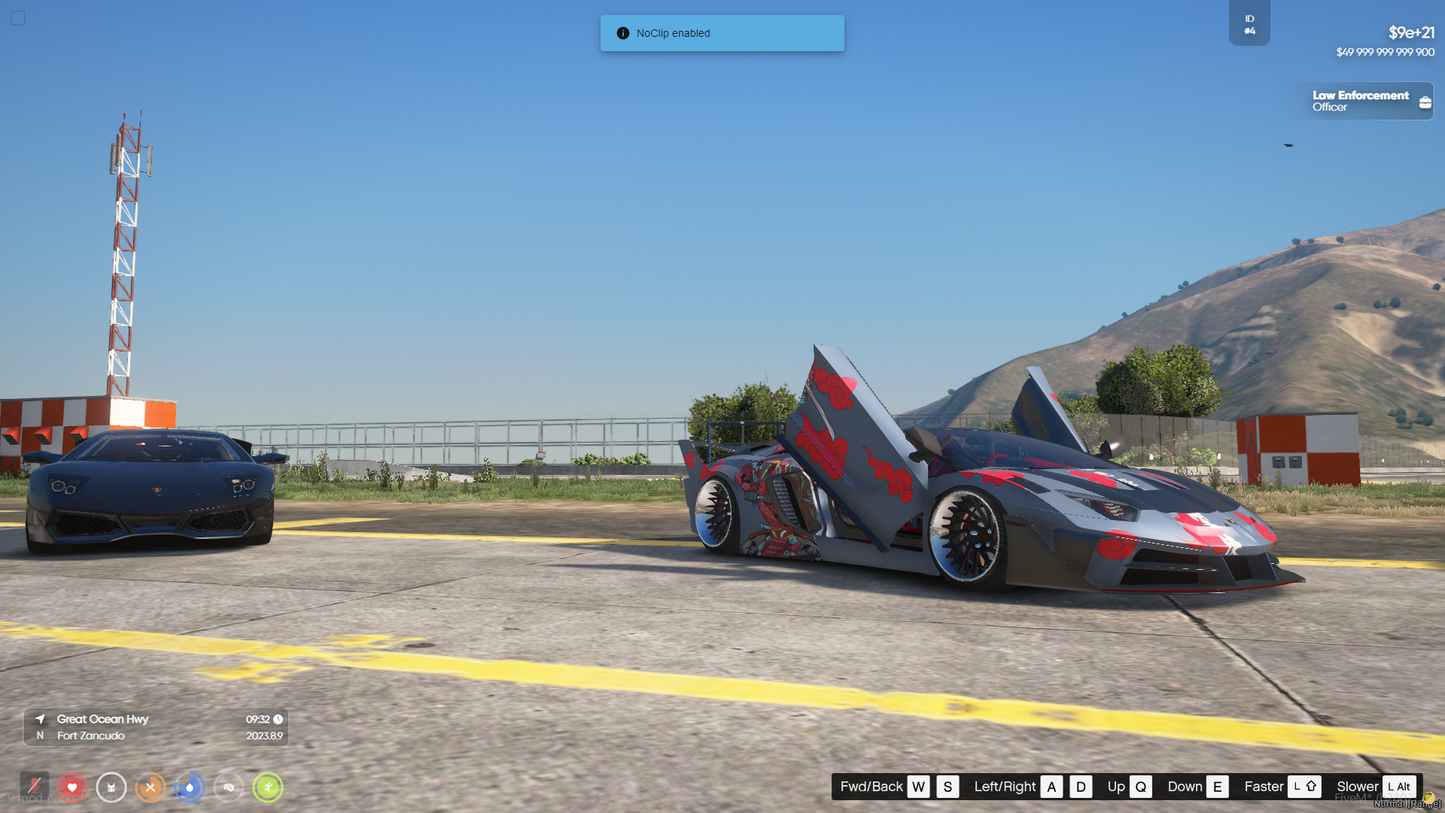
Task: Click the player ID #4 badge
Action: pos(1249,24)
